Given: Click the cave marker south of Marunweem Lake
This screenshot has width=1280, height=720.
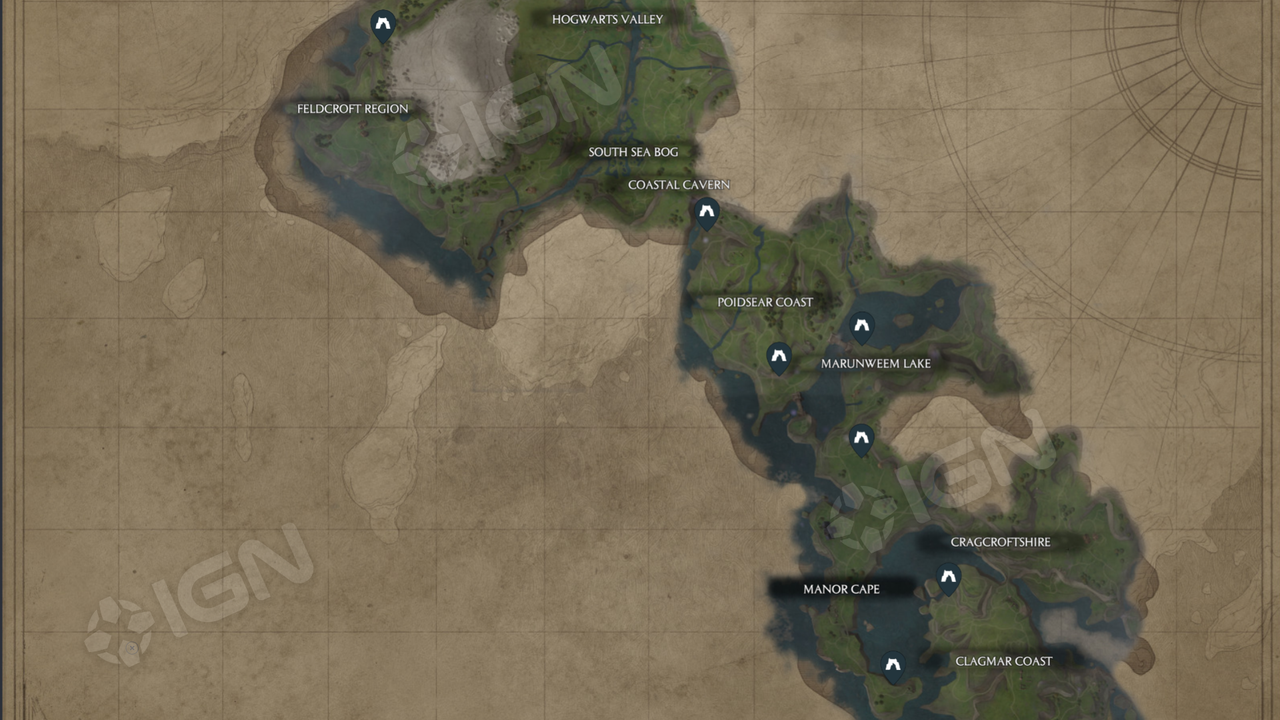Looking at the screenshot, I should 861,438.
